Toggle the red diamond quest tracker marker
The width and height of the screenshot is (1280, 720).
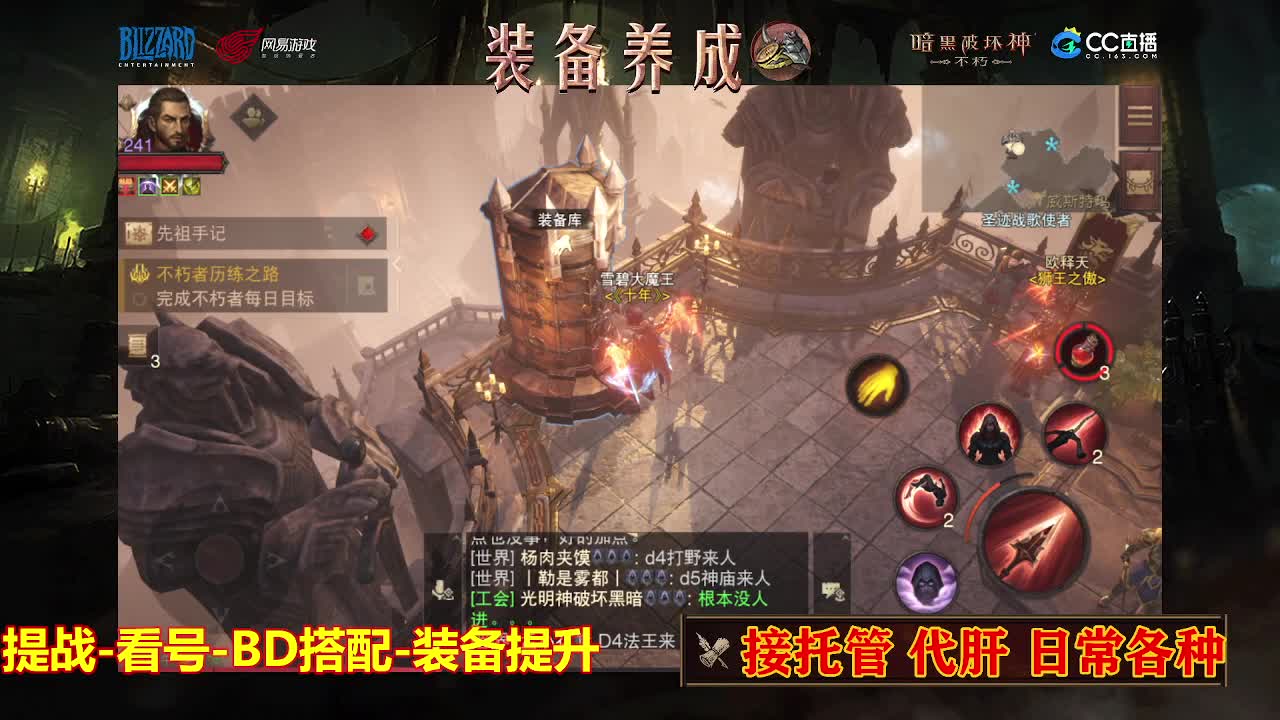(367, 234)
